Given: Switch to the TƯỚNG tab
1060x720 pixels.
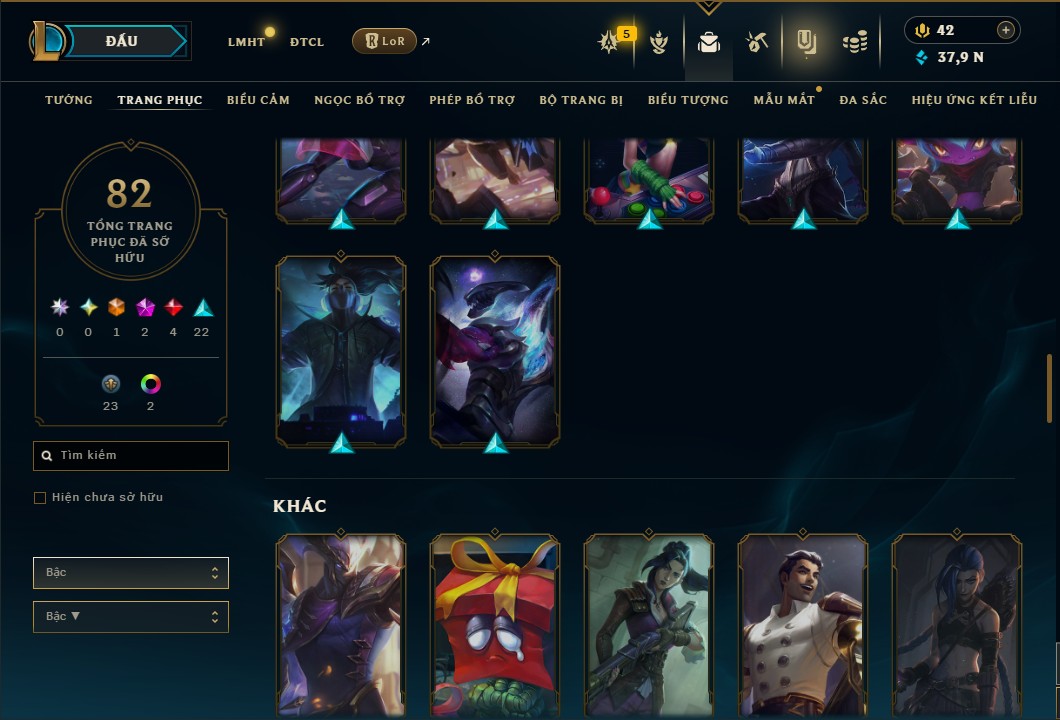Looking at the screenshot, I should point(69,100).
